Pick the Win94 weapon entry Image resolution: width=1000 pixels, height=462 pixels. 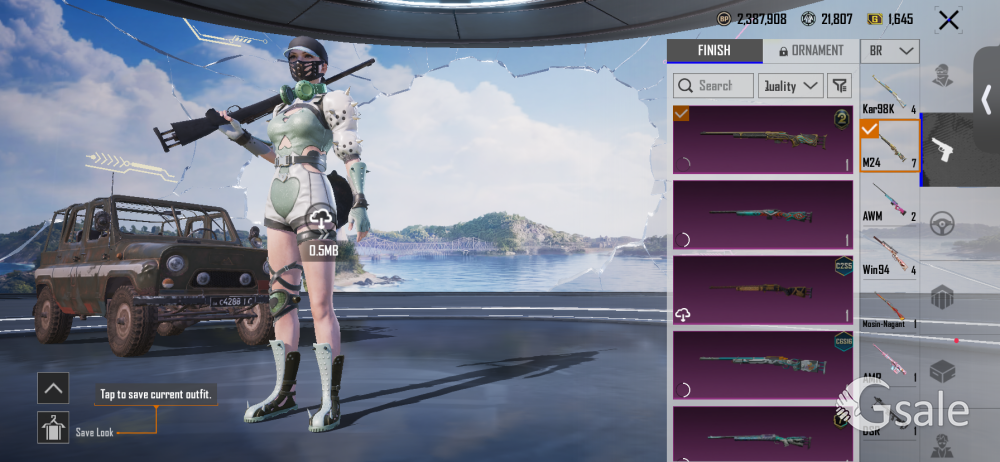pos(889,254)
